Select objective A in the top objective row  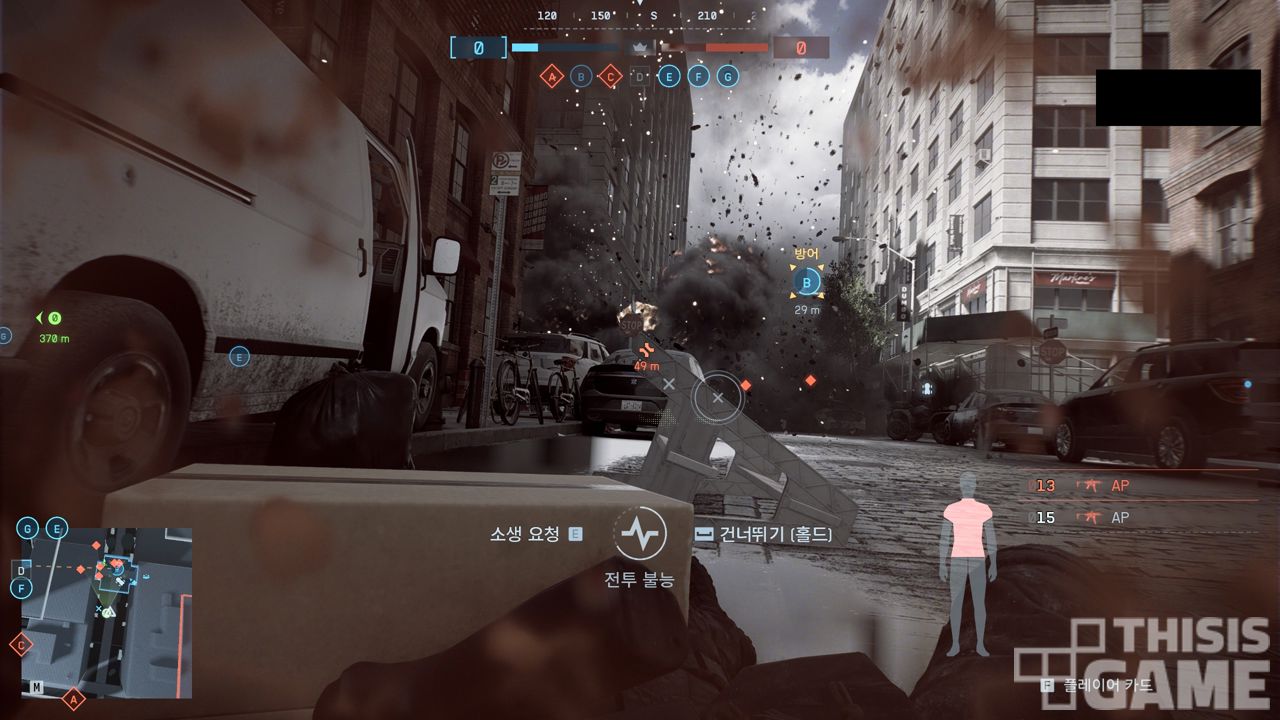click(551, 76)
